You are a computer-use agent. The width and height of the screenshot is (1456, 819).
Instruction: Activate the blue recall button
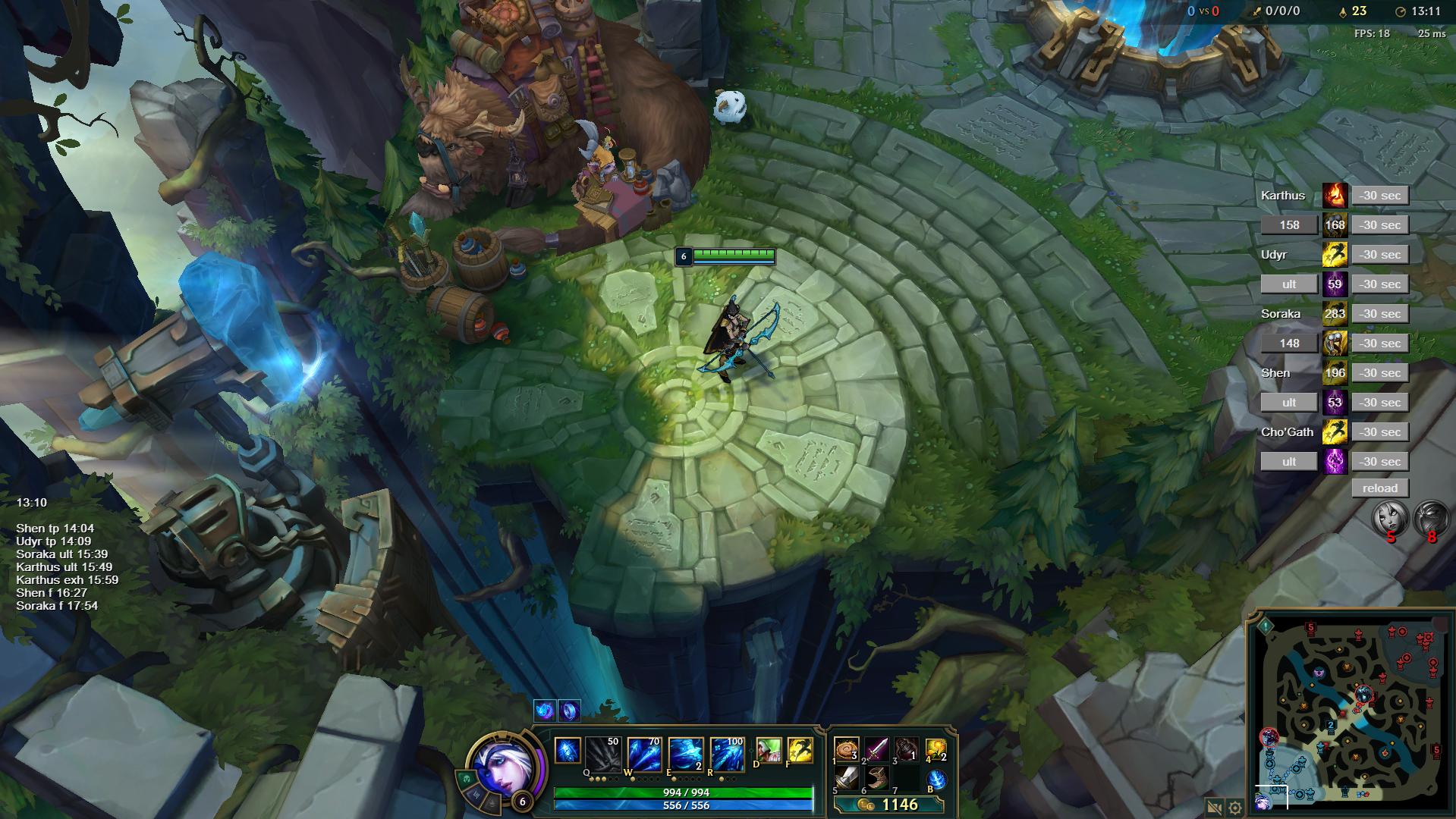[936, 779]
